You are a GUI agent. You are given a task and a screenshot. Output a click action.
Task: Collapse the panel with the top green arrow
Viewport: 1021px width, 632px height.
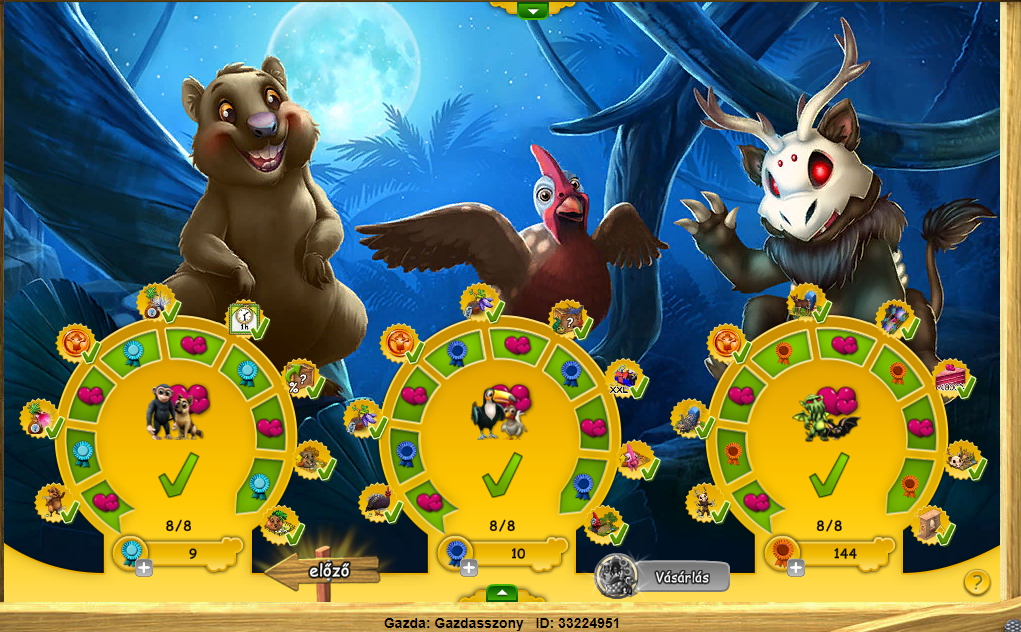click(533, 10)
